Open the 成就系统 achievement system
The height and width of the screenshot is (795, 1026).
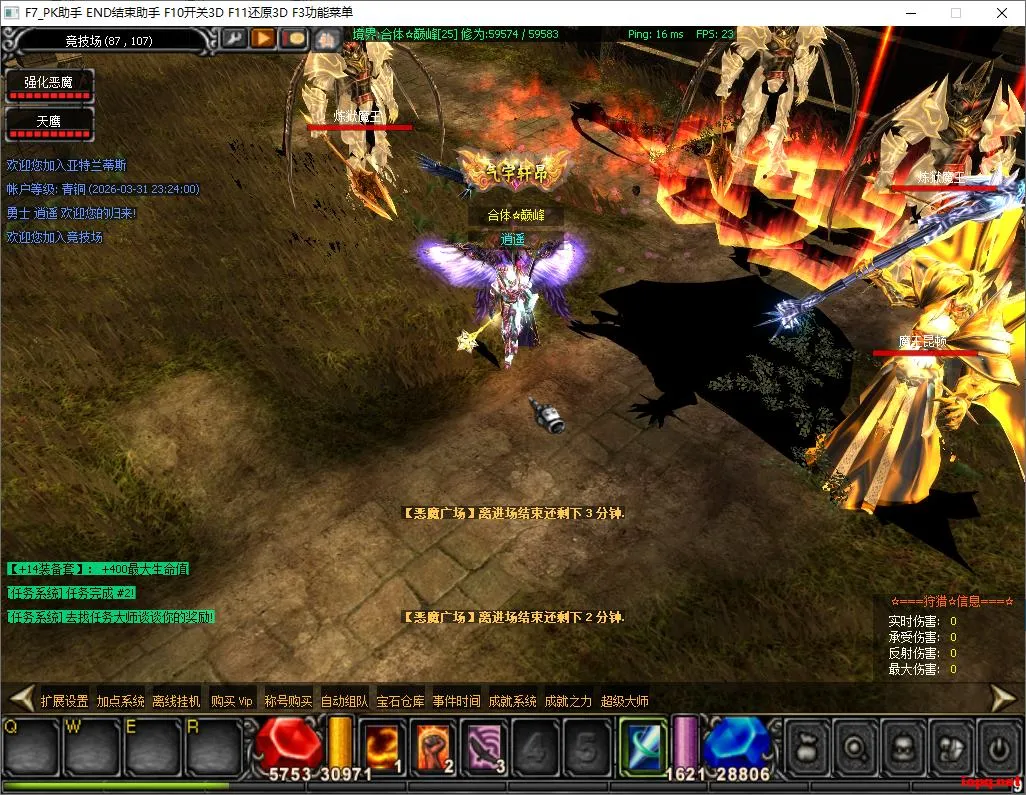pyautogui.click(x=512, y=701)
